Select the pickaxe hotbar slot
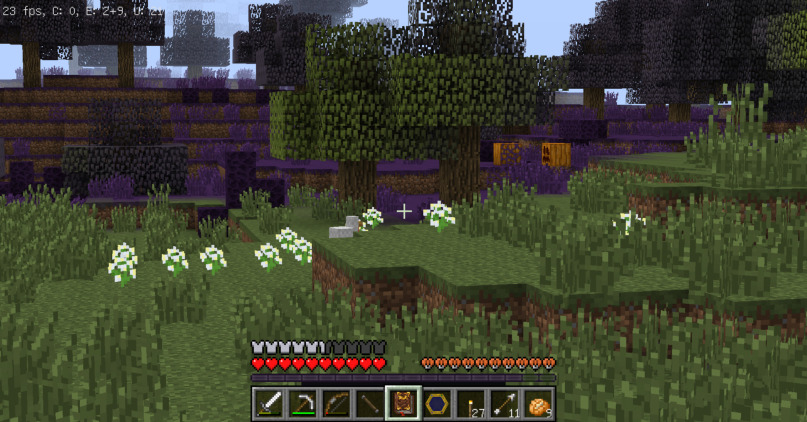Viewport: 807px width, 422px height. coord(302,404)
